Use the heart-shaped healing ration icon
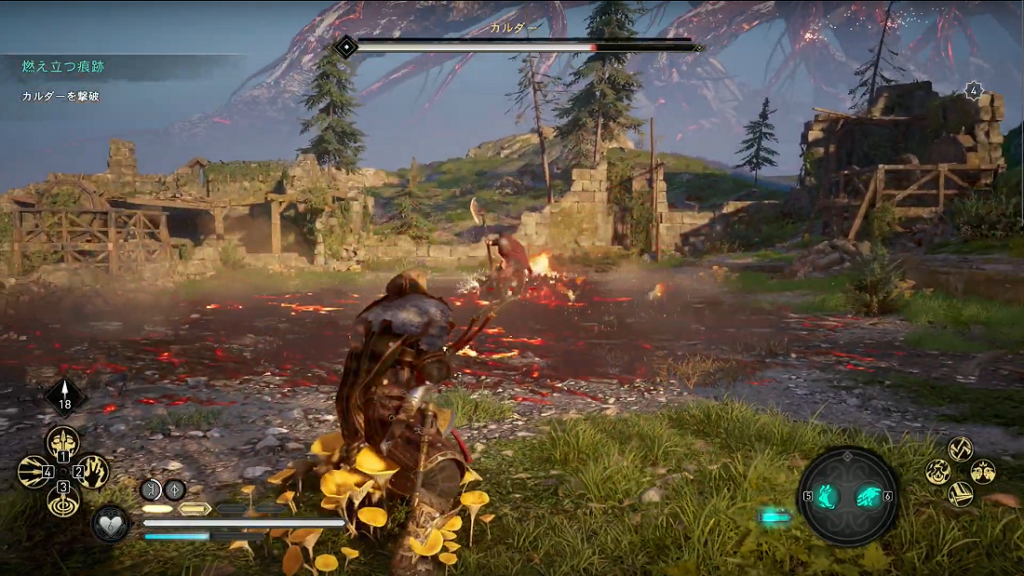The height and width of the screenshot is (576, 1024). (108, 524)
